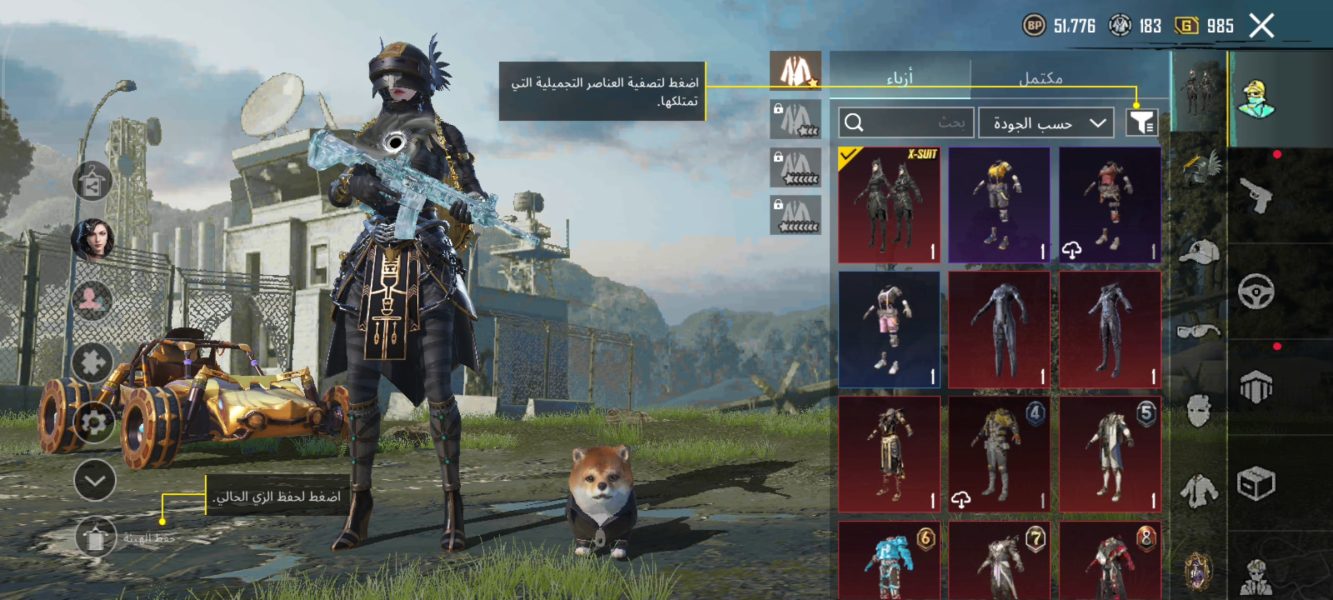
Task: Select the equipped X-Suit outfit tile
Action: 889,205
